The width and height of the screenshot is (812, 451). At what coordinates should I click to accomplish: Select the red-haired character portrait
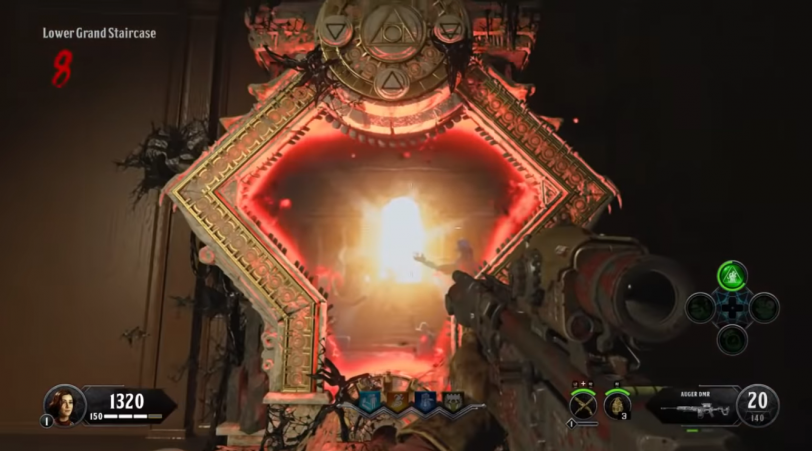tap(63, 404)
